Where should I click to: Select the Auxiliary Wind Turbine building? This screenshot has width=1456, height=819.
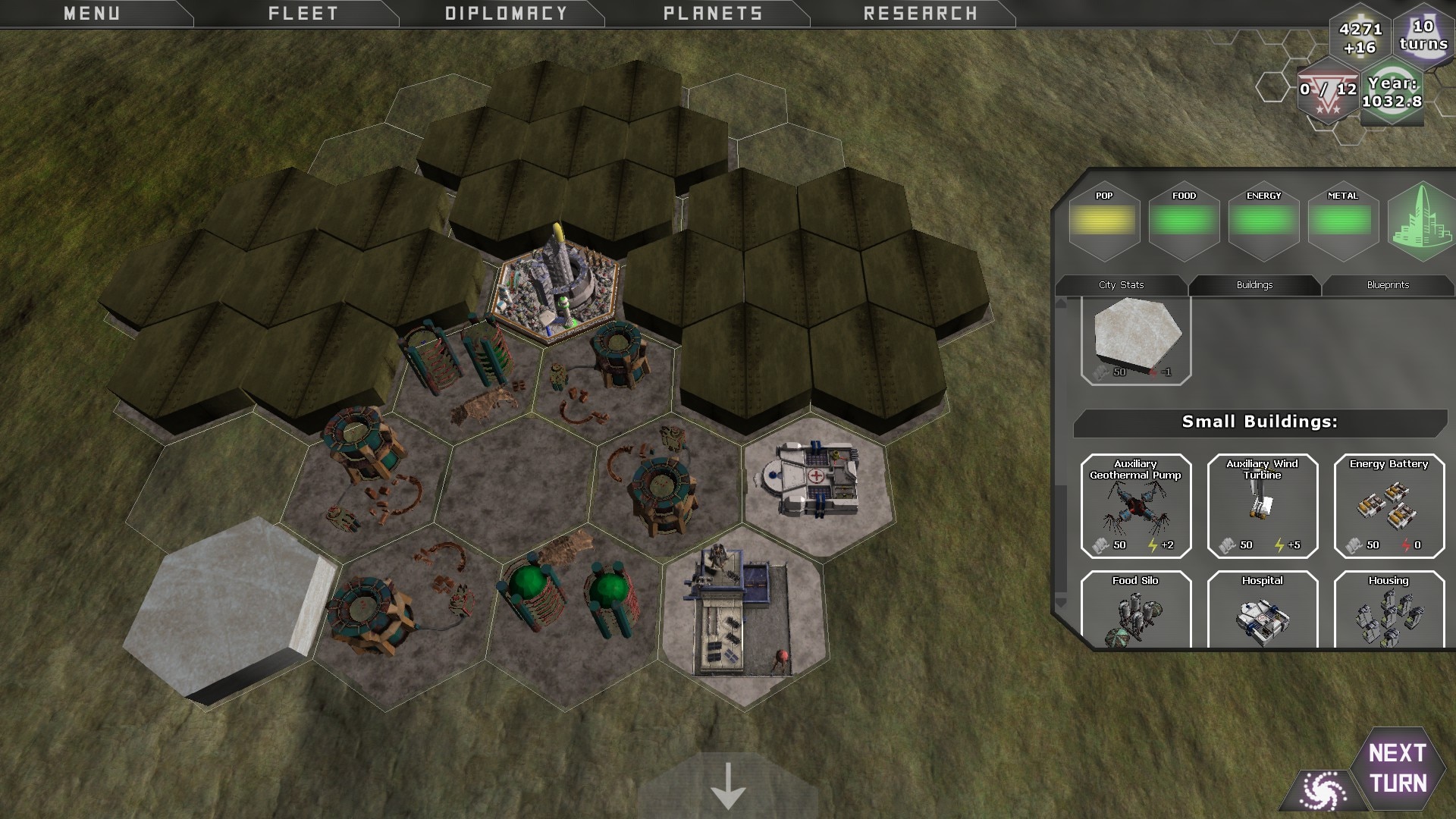pyautogui.click(x=1262, y=506)
